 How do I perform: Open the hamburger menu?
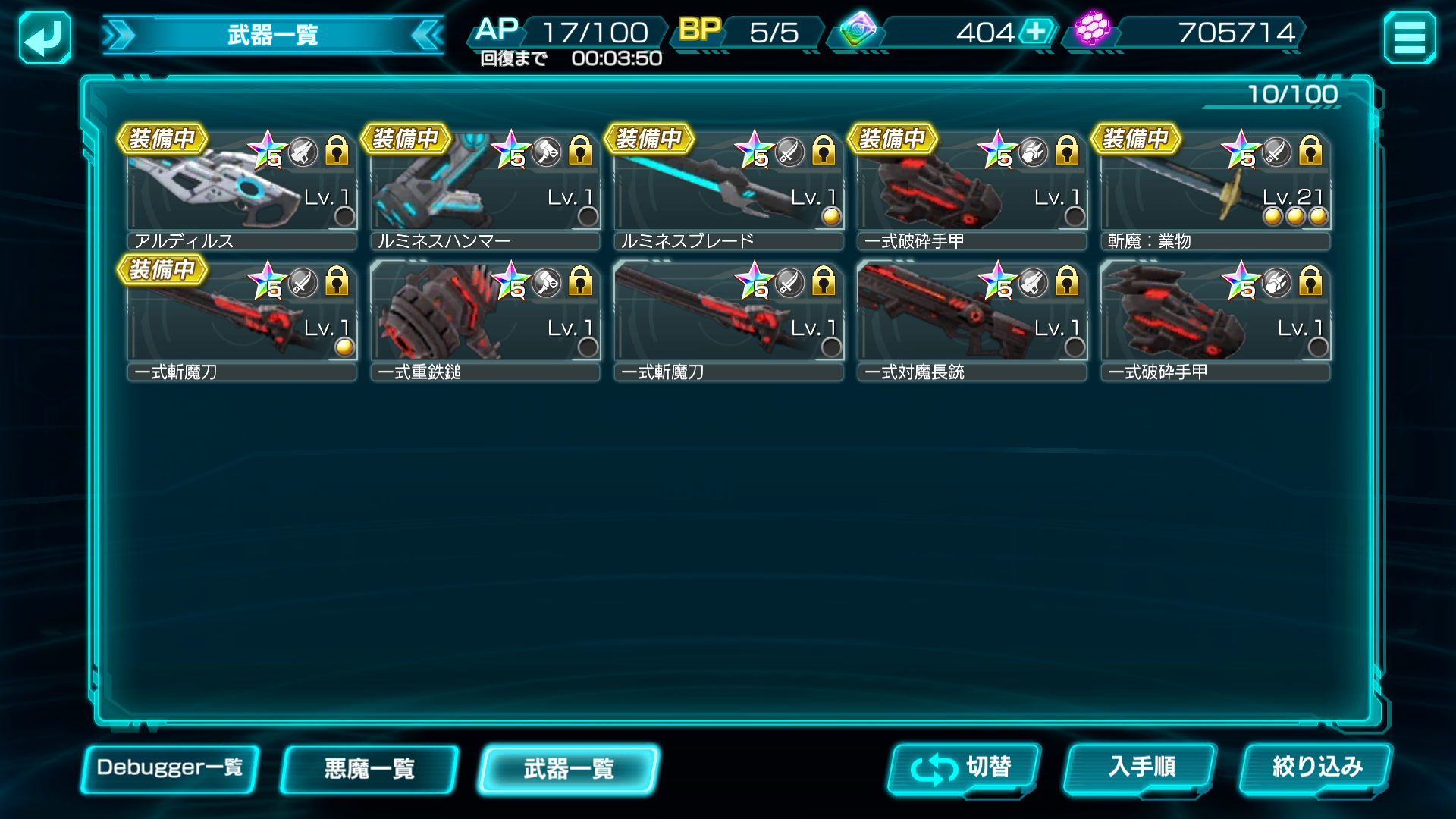tap(1409, 37)
